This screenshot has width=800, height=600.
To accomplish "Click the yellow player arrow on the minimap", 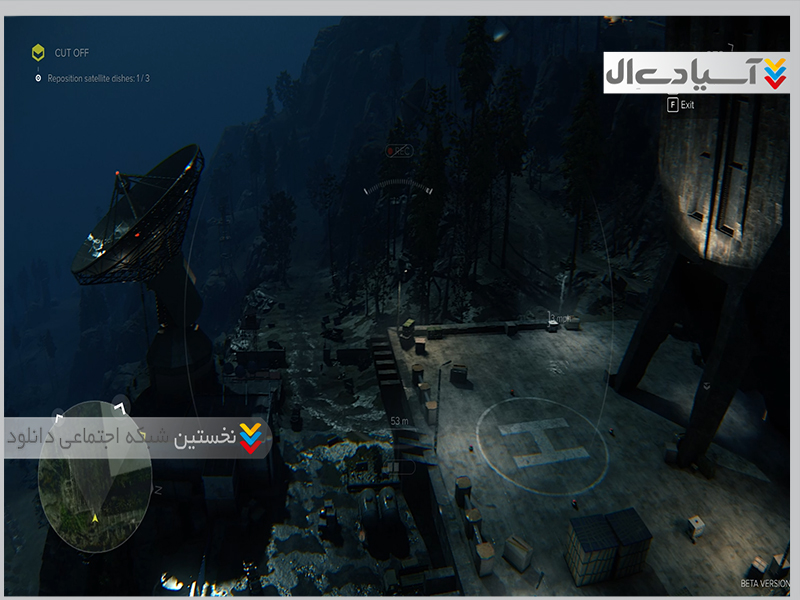I will 94,518.
